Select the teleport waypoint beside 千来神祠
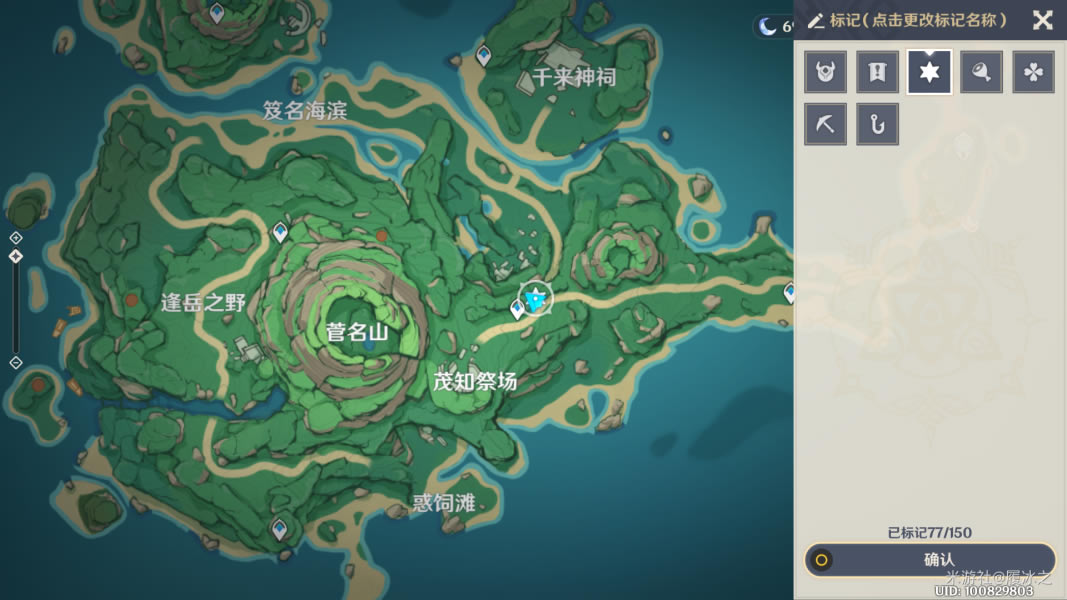 tap(484, 54)
